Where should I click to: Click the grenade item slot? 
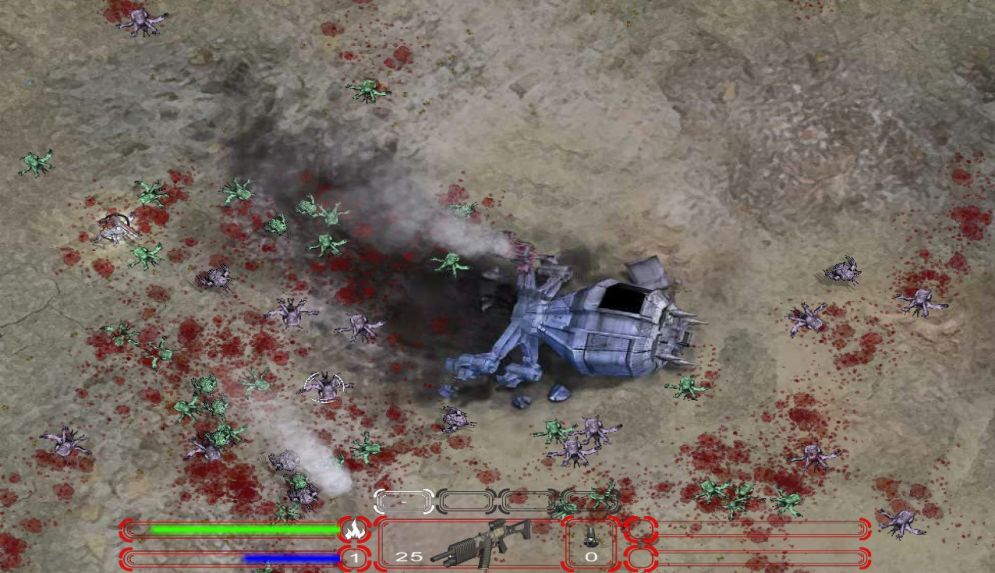pos(590,544)
